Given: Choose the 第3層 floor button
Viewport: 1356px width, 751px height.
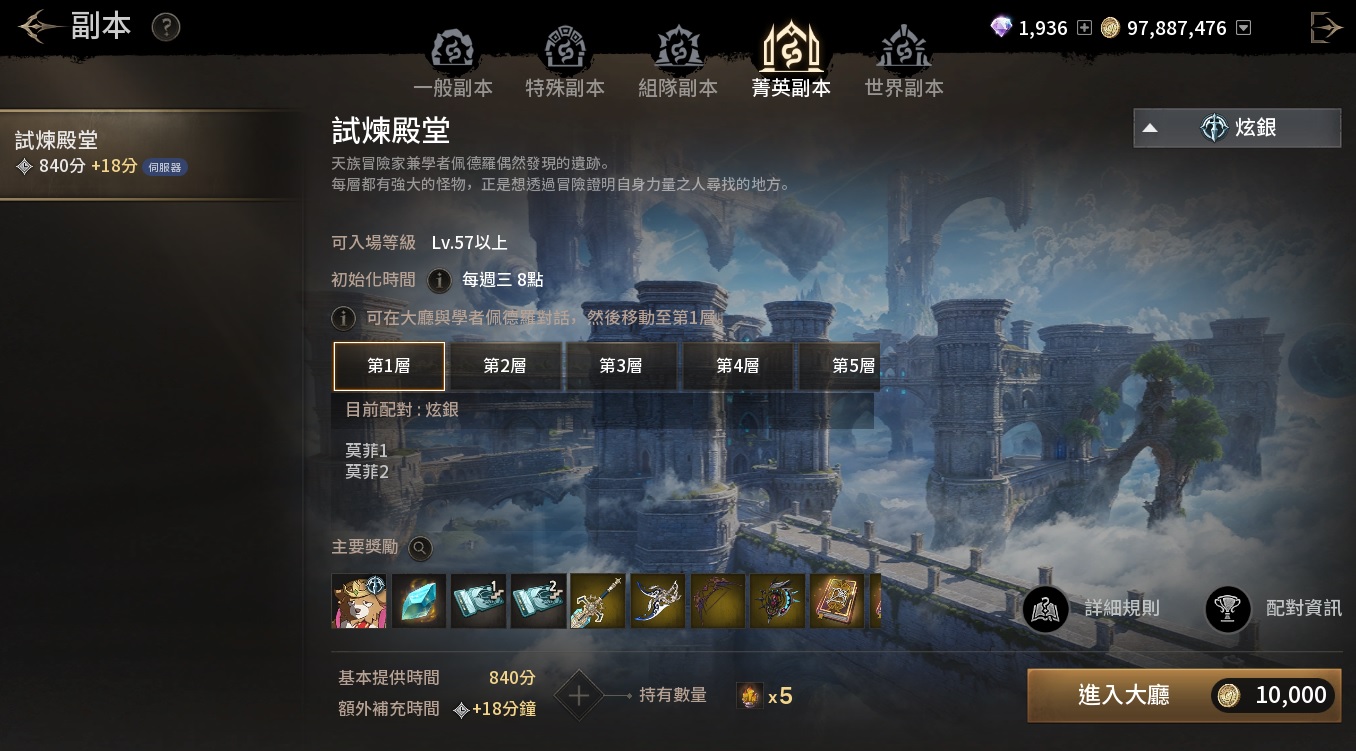Looking at the screenshot, I should coord(621,366).
